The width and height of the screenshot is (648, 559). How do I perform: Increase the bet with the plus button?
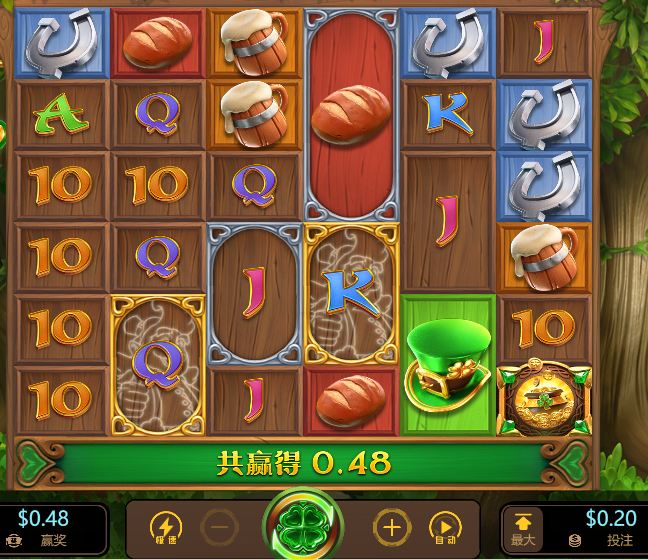pyautogui.click(x=390, y=527)
